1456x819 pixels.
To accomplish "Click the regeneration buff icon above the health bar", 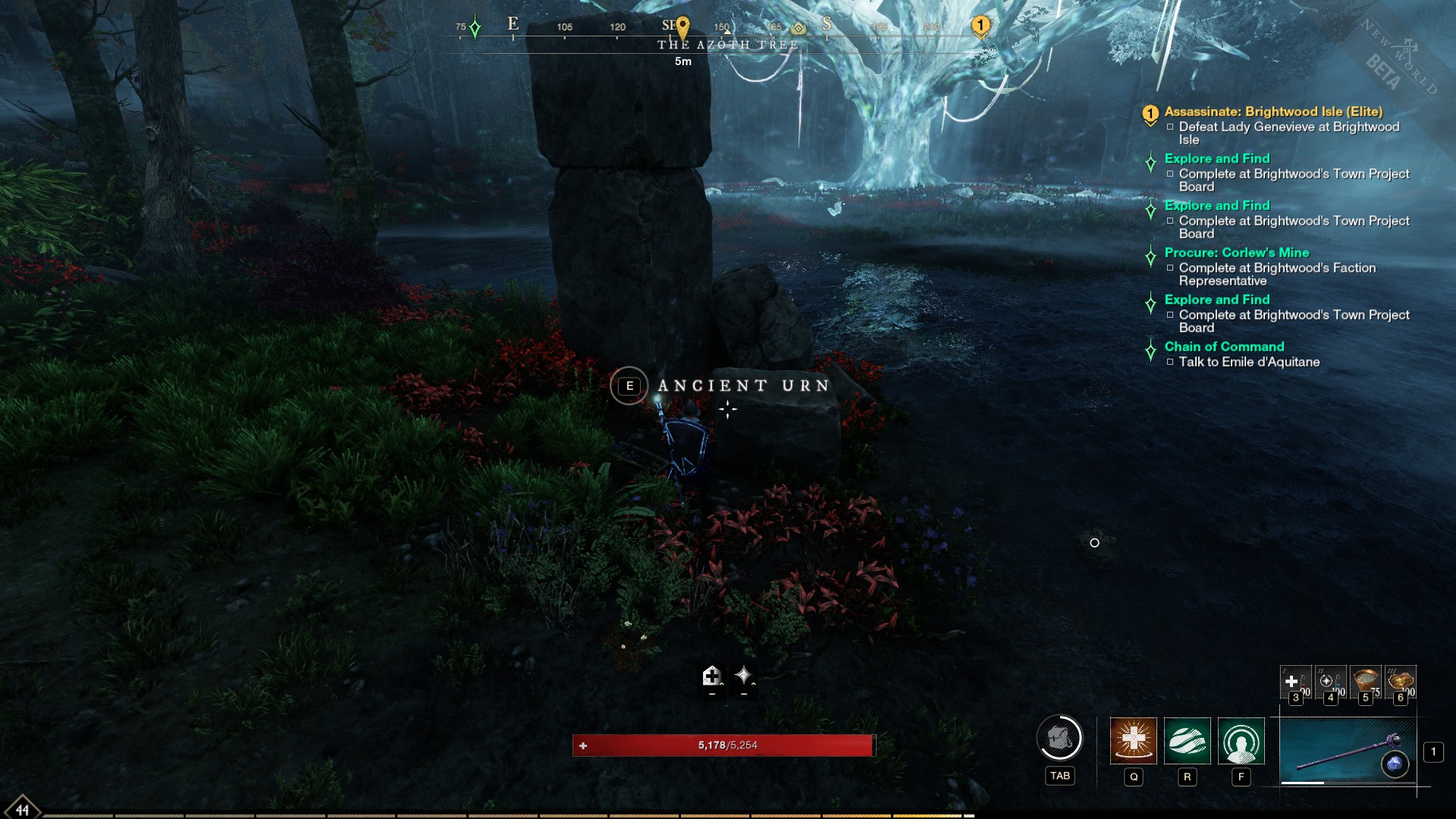I will 711,677.
